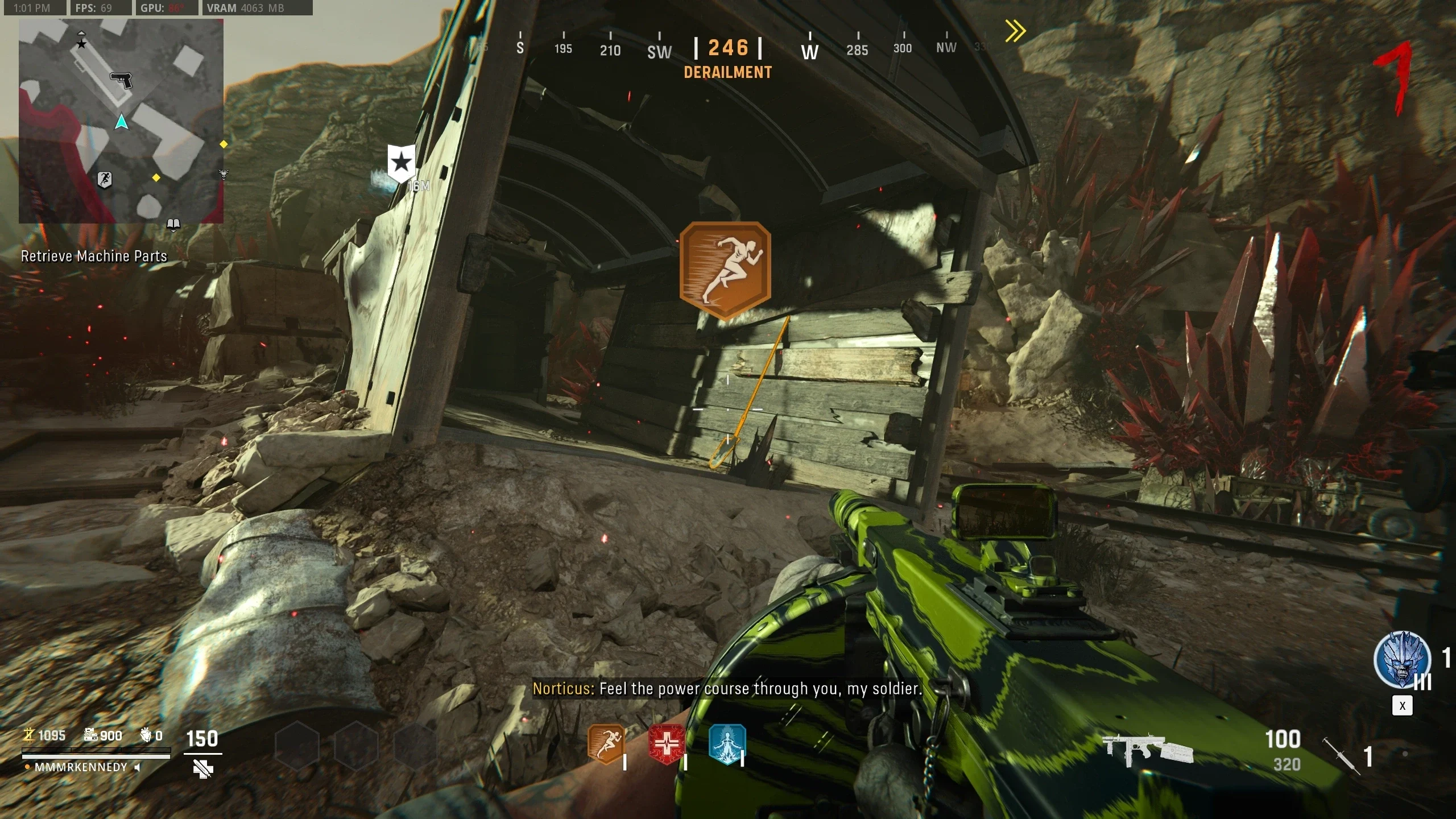Click the armor plate icon below 150

(202, 770)
